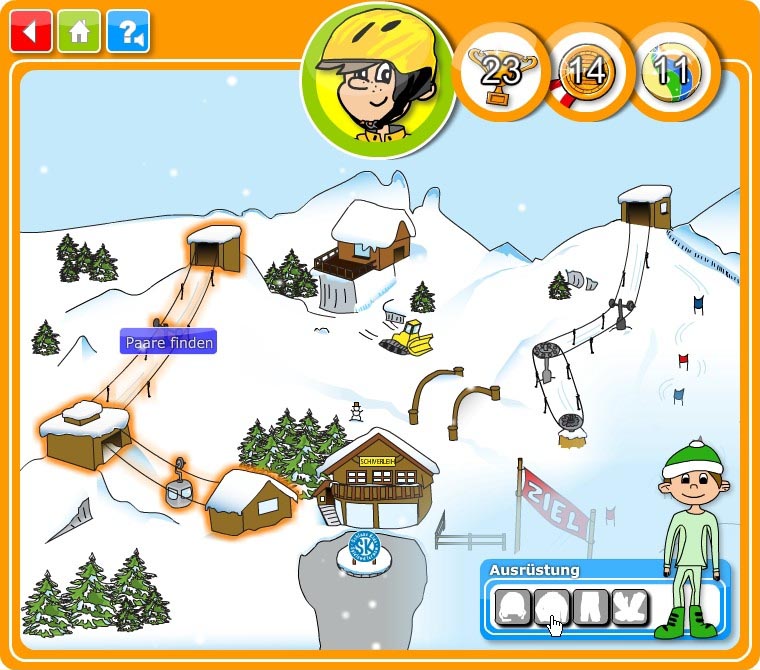Screen dimensions: 760x670
Task: Show the trophy collection badge
Action: click(501, 72)
